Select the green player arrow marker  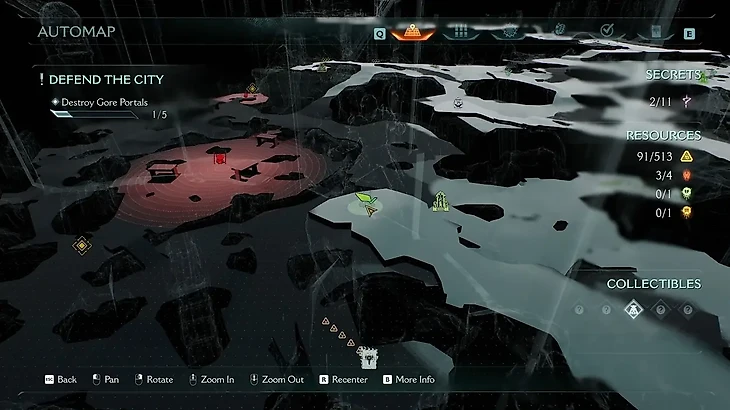pos(367,203)
